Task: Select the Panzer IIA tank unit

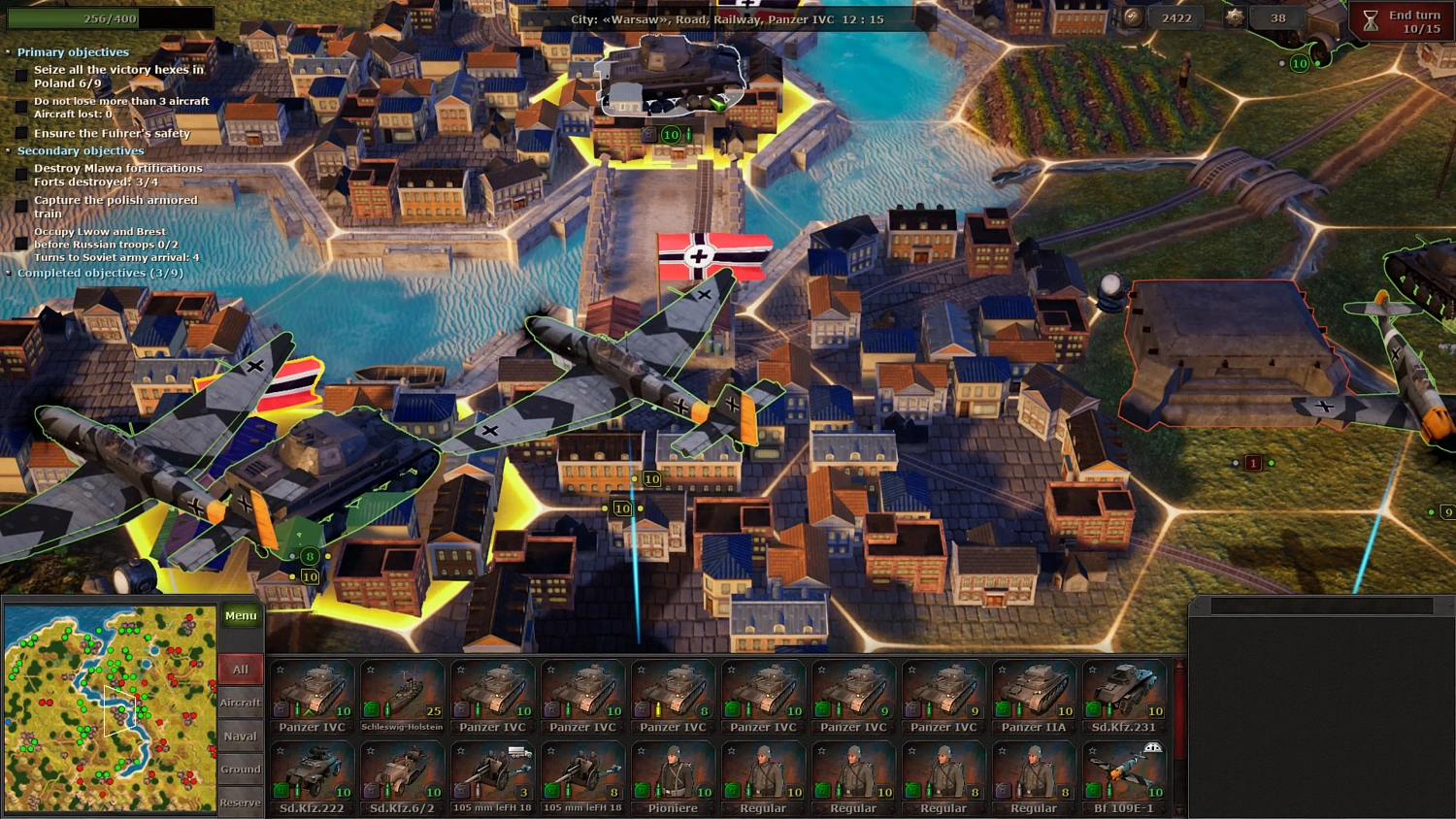Action: 1033,689
